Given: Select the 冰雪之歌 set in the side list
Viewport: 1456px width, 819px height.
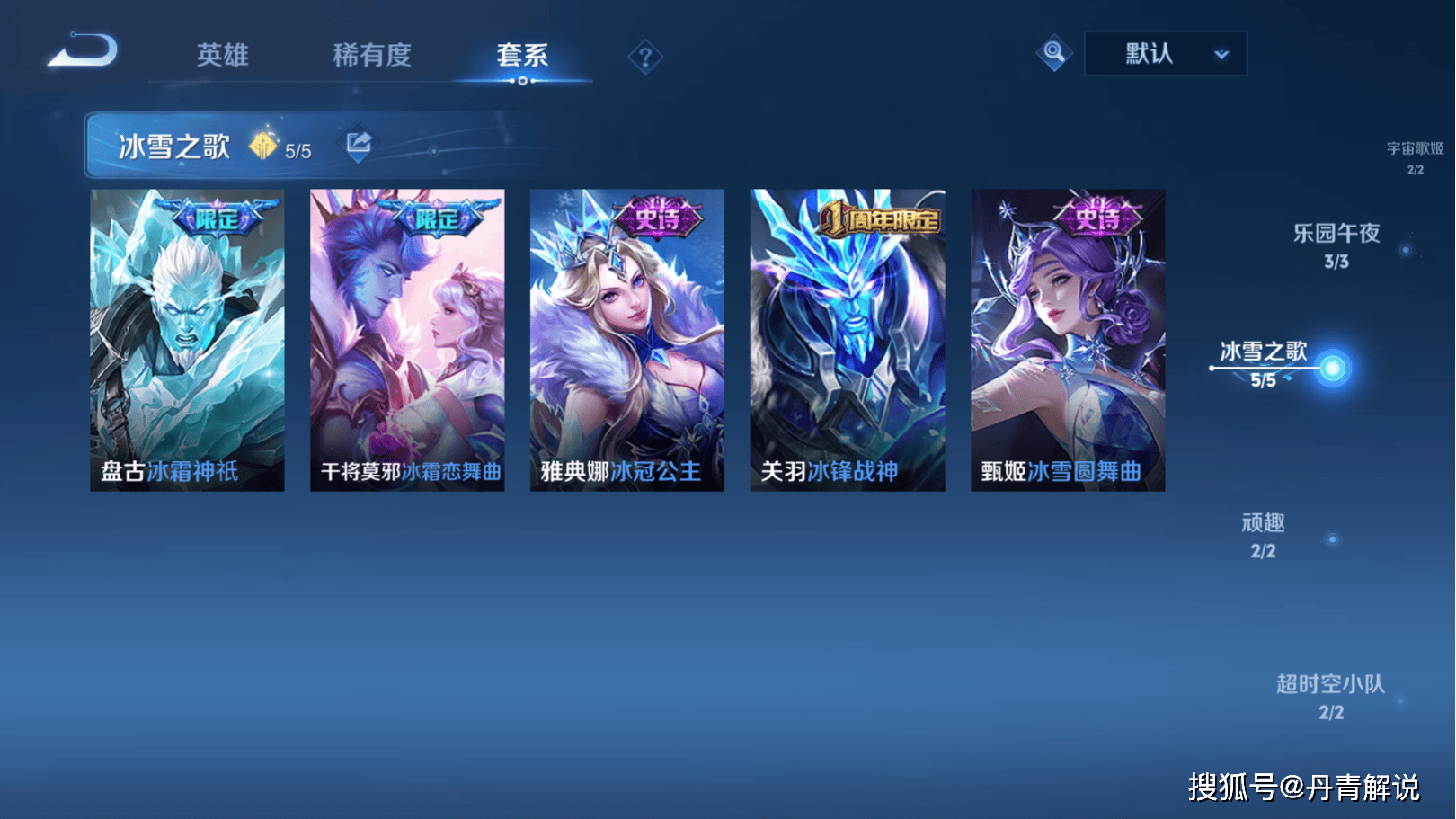Looking at the screenshot, I should point(1264,361).
